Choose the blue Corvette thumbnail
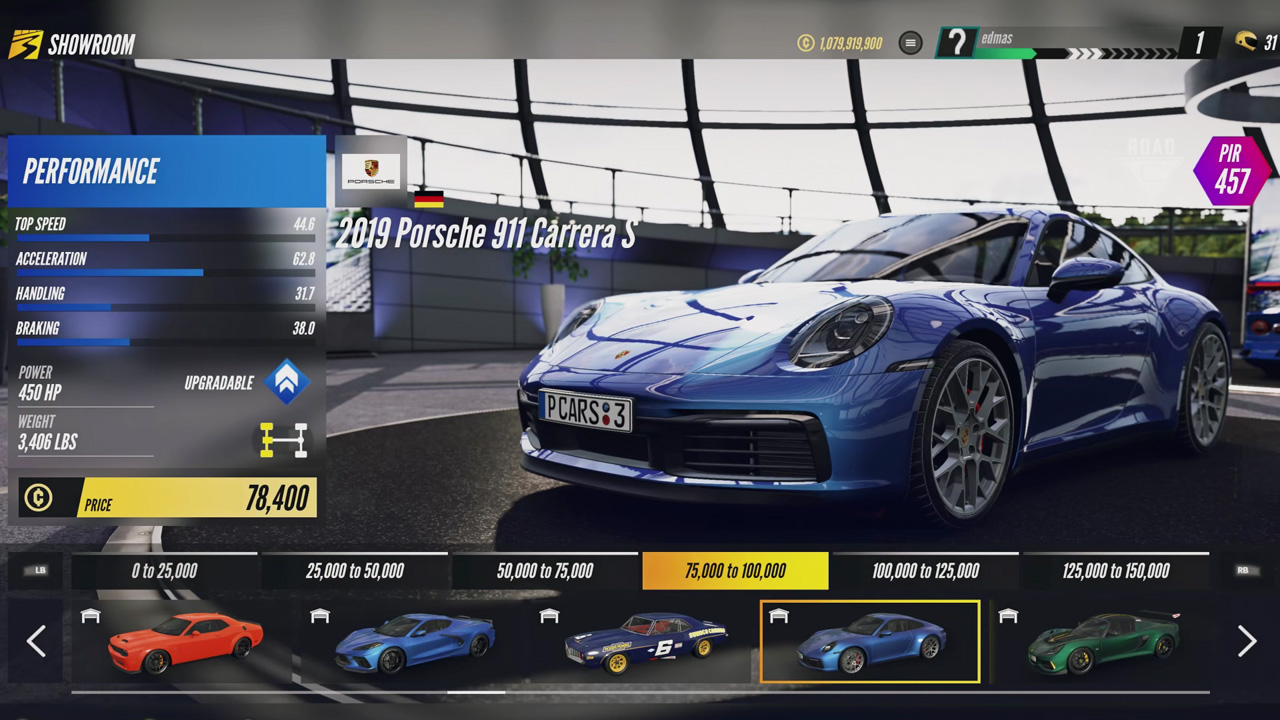Screen dimensions: 1280x720 [x=412, y=642]
